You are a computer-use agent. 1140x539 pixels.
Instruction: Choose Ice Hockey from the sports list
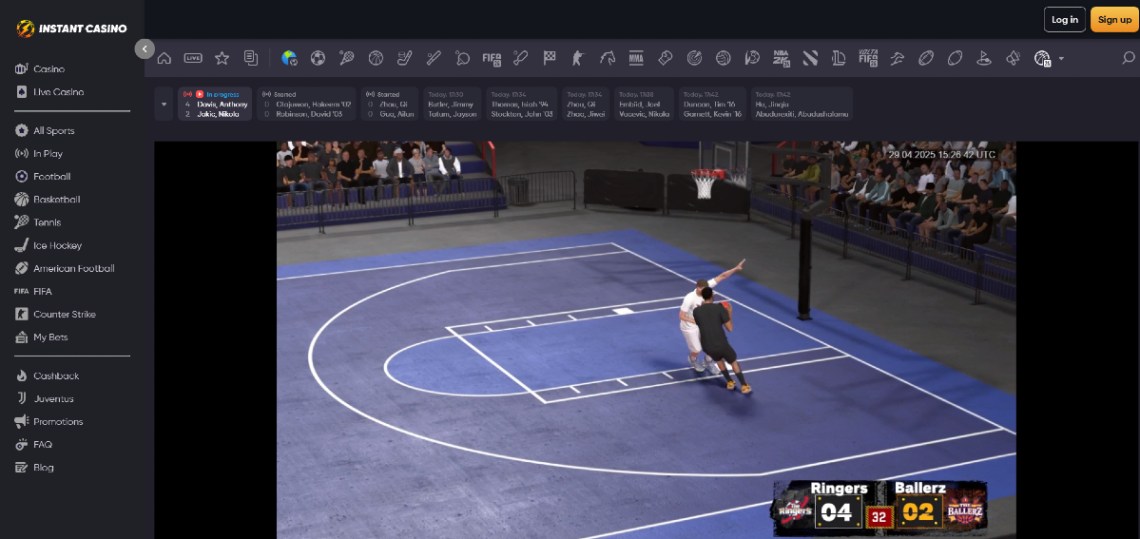[x=57, y=246]
